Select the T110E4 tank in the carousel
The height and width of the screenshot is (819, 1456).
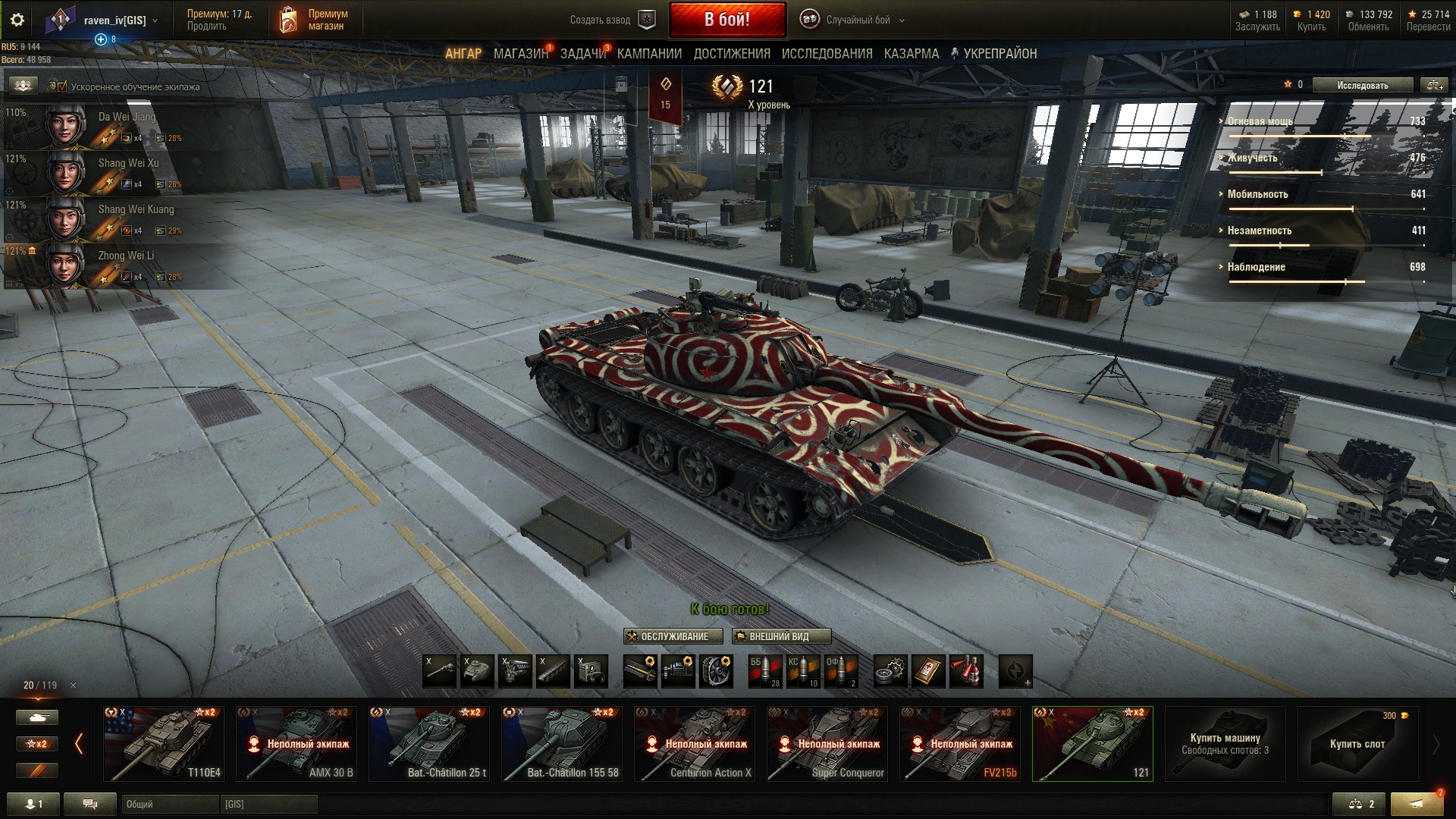(x=164, y=744)
